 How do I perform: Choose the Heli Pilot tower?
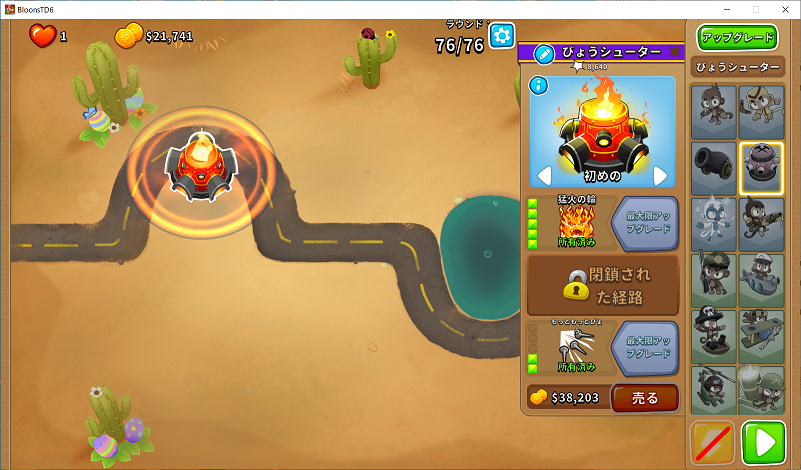(x=713, y=389)
